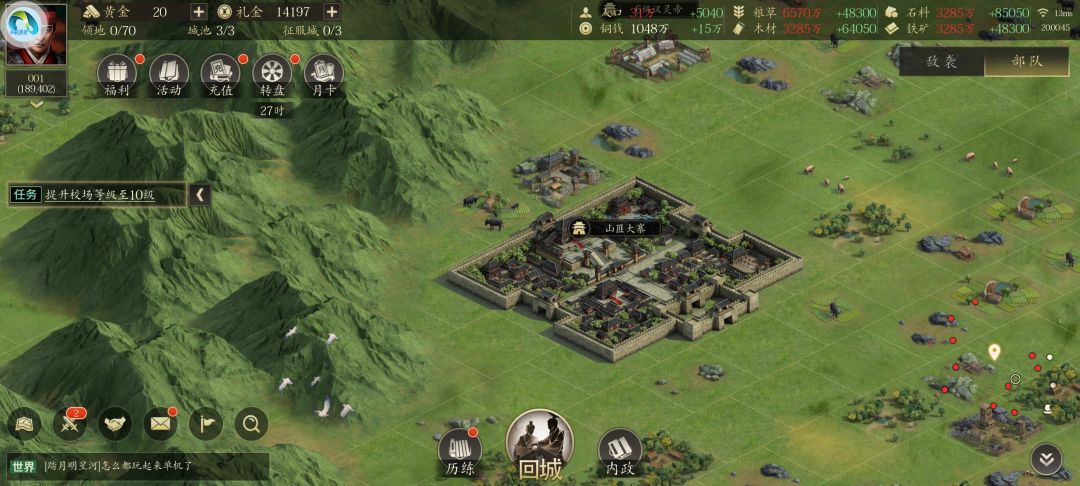
Task: Open the world map scroll icon
Action: pyautogui.click(x=23, y=425)
